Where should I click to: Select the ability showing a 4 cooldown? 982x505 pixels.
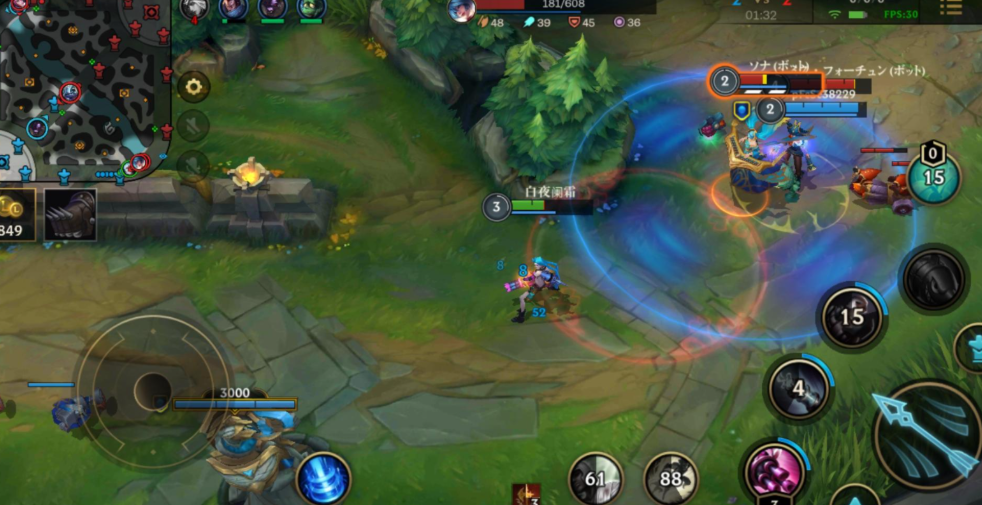click(799, 388)
